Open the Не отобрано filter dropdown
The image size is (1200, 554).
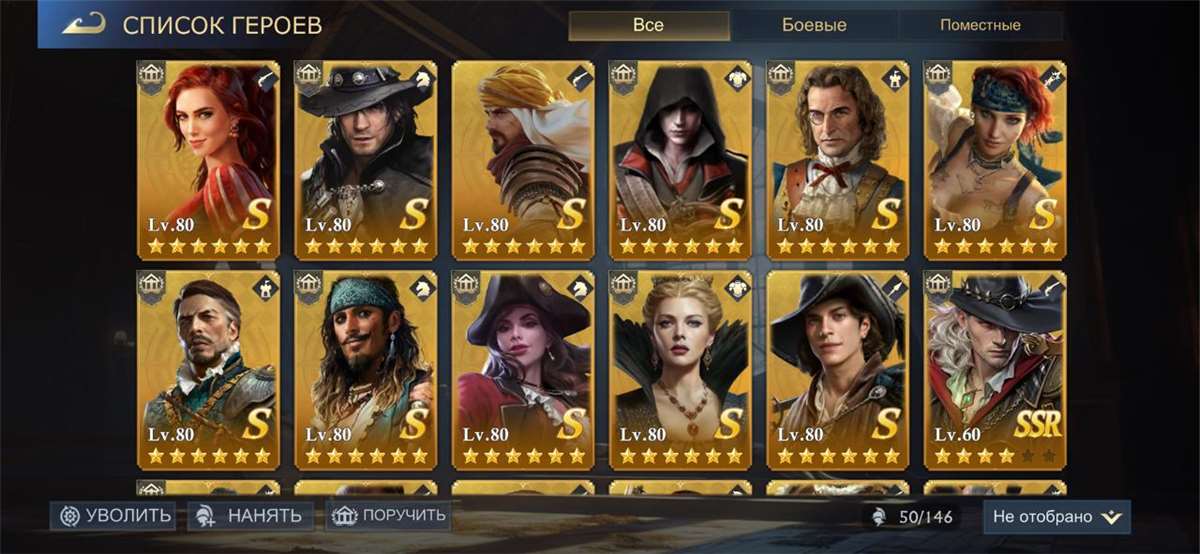[x=1056, y=517]
